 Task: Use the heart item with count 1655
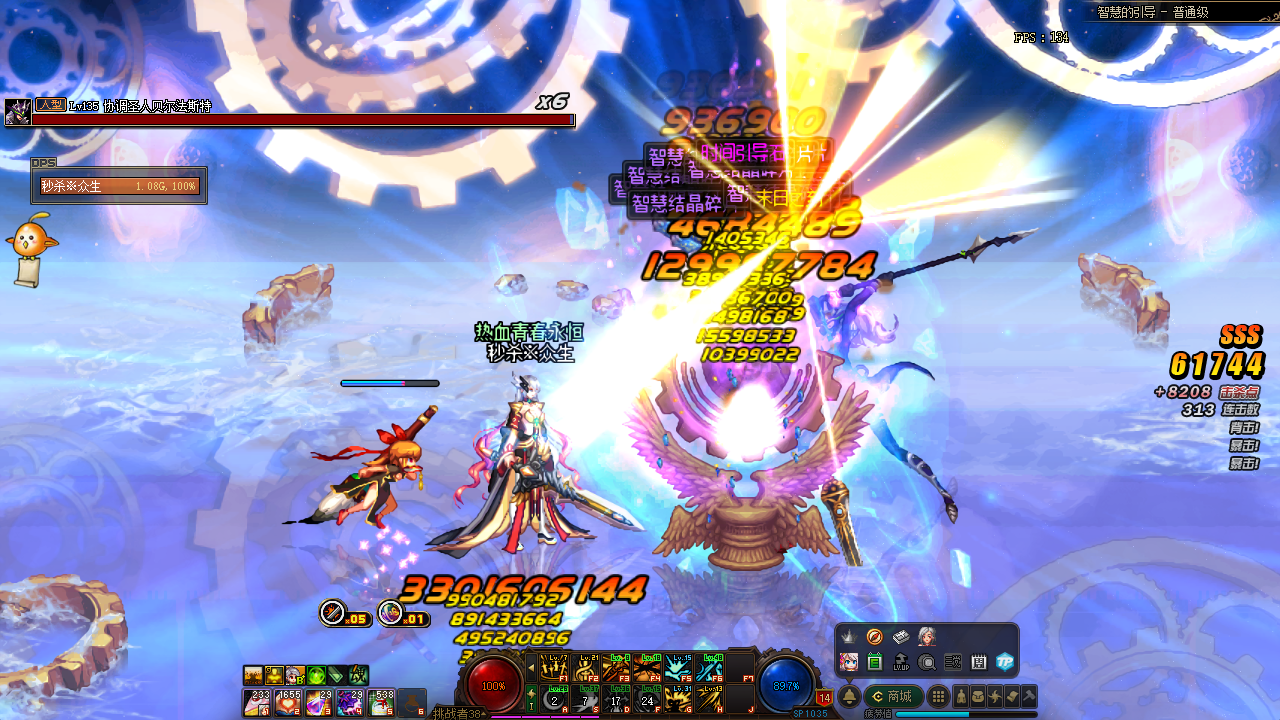(x=288, y=703)
